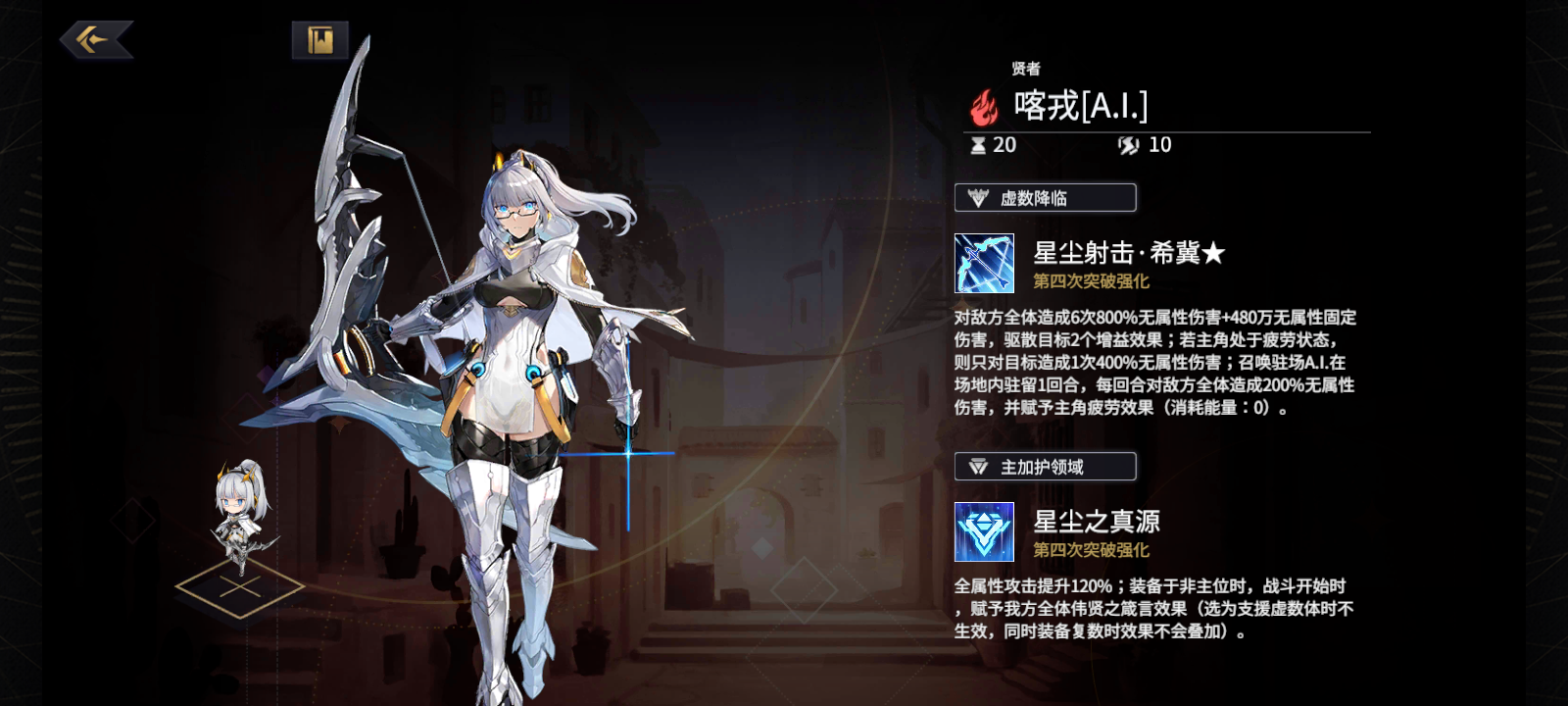Click the passive effect text mentioning 120% attack
1568x706 pixels.
[x=1161, y=608]
